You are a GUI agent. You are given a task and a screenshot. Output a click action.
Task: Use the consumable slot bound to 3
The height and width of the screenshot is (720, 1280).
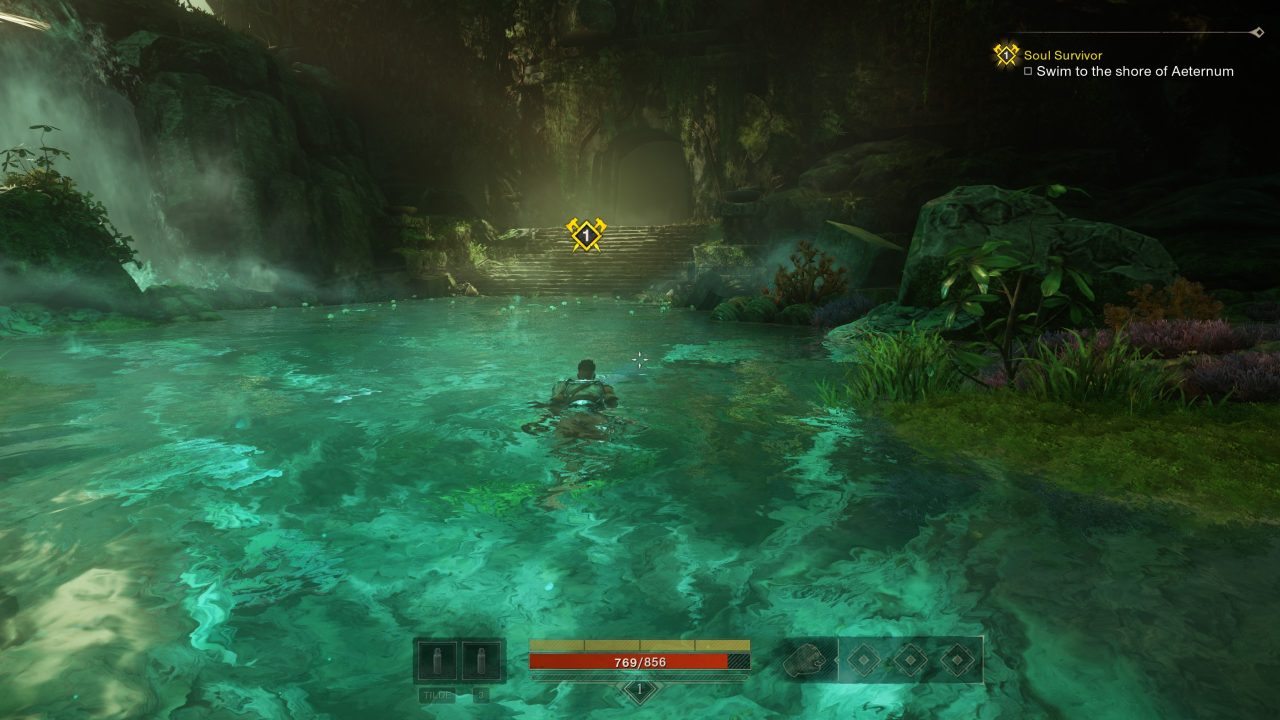[x=481, y=661]
